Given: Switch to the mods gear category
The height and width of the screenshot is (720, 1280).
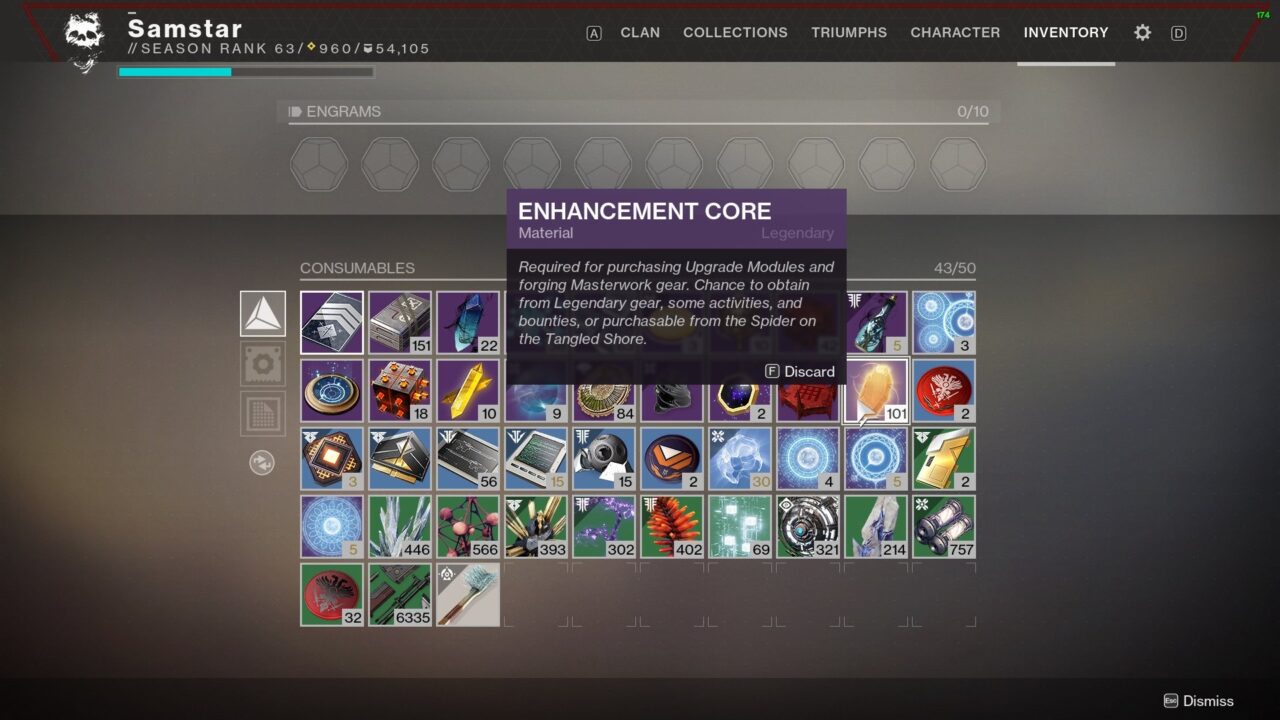Looking at the screenshot, I should 263,364.
